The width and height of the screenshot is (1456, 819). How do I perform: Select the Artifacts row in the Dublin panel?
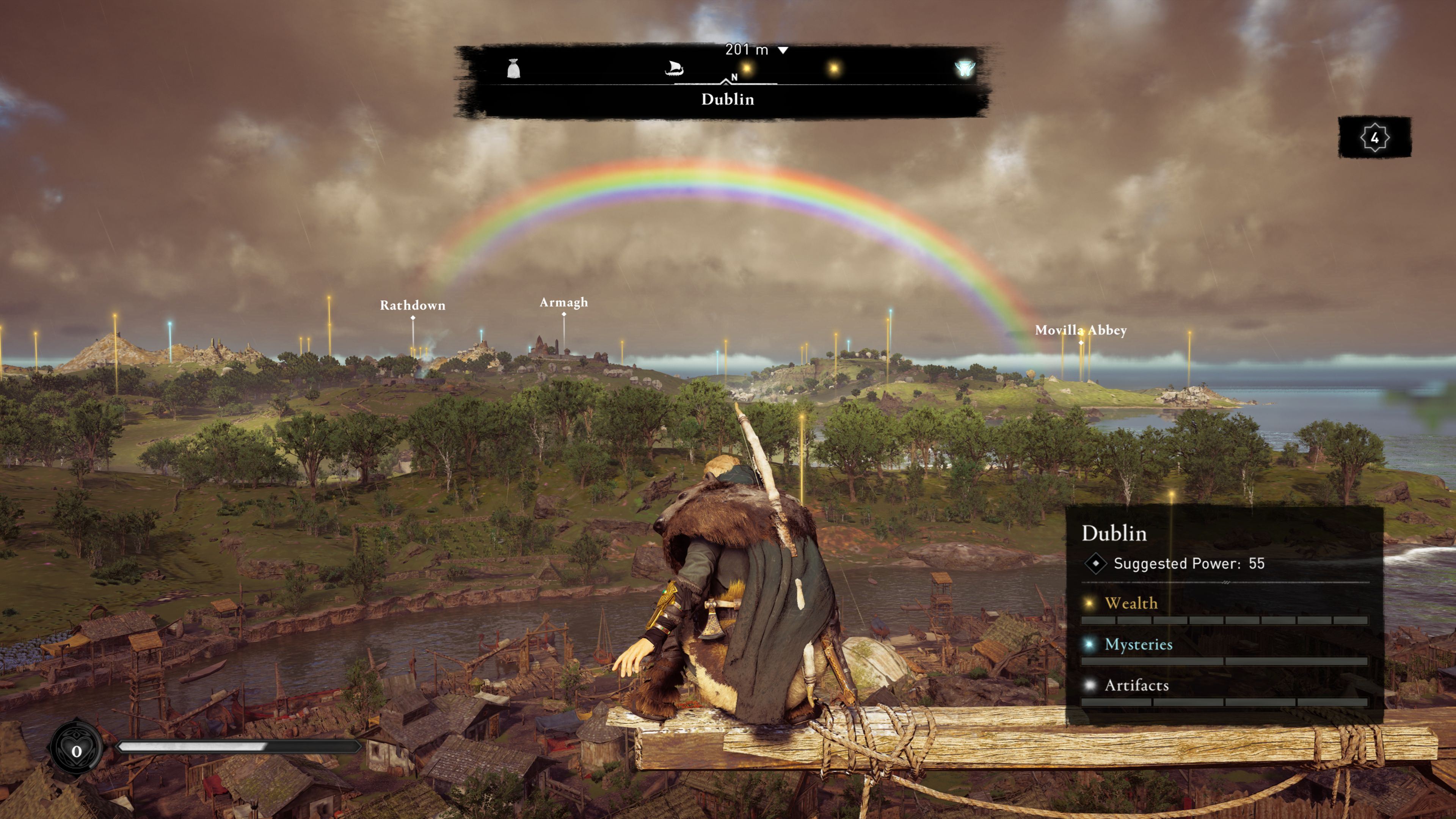click(1136, 686)
